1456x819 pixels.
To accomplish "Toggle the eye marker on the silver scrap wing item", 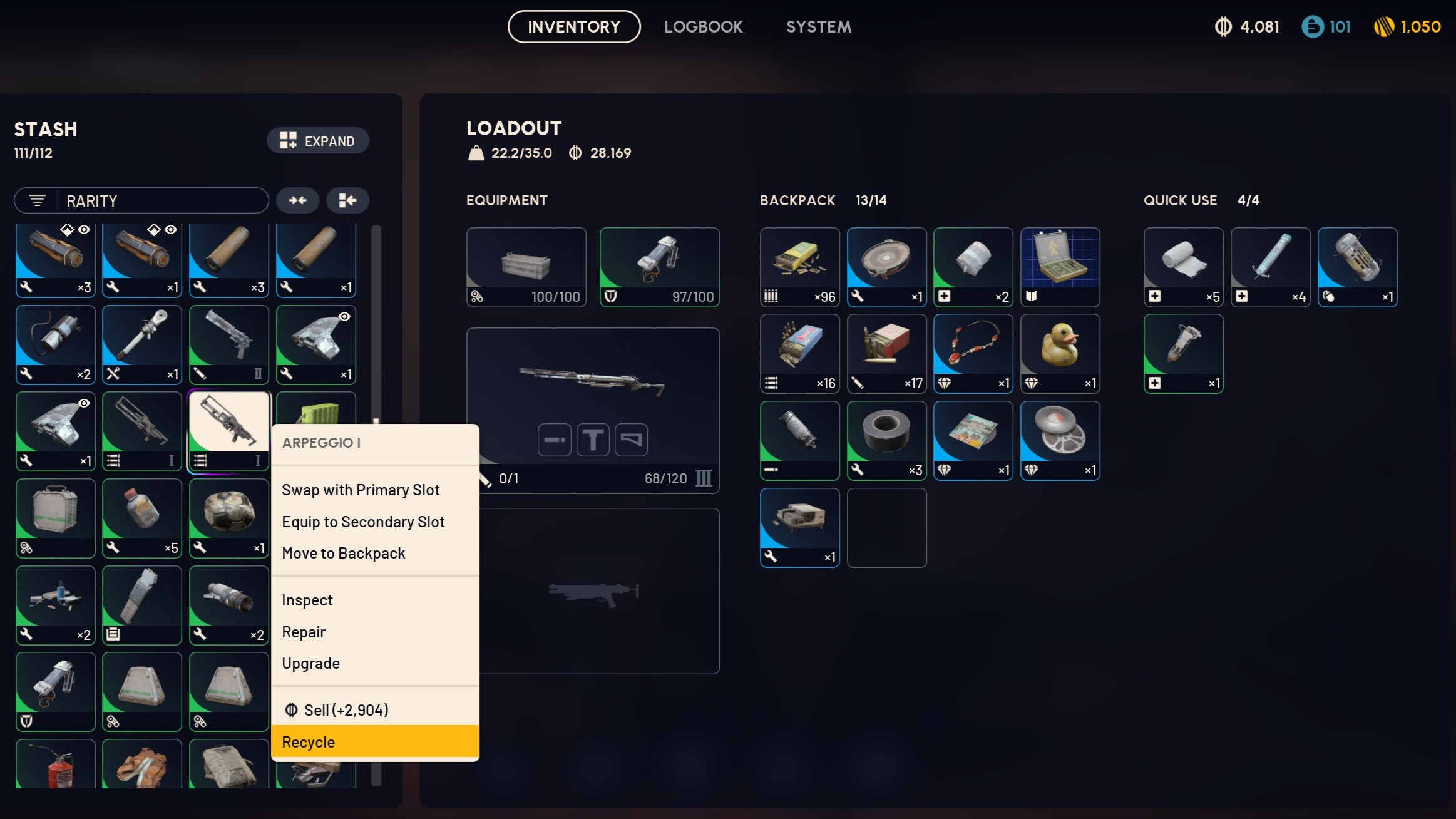I will pyautogui.click(x=345, y=317).
